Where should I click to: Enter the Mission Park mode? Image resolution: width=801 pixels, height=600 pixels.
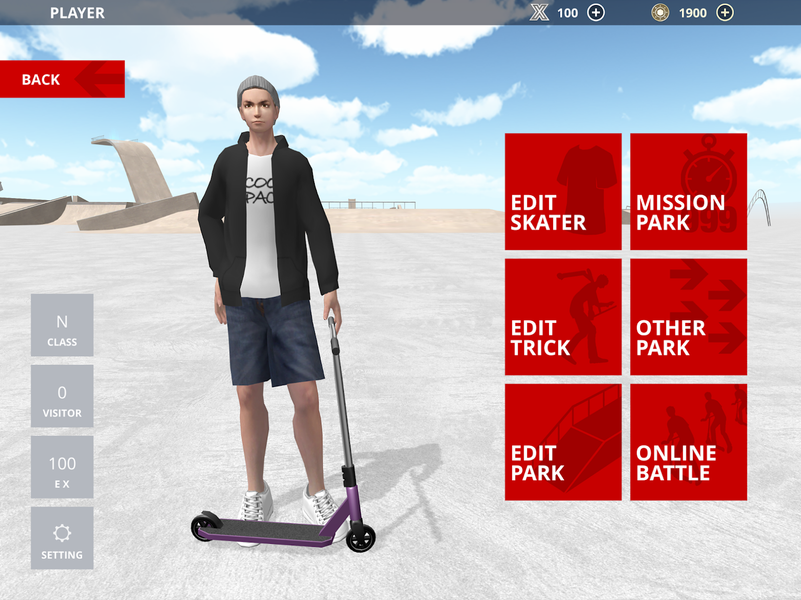[688, 191]
